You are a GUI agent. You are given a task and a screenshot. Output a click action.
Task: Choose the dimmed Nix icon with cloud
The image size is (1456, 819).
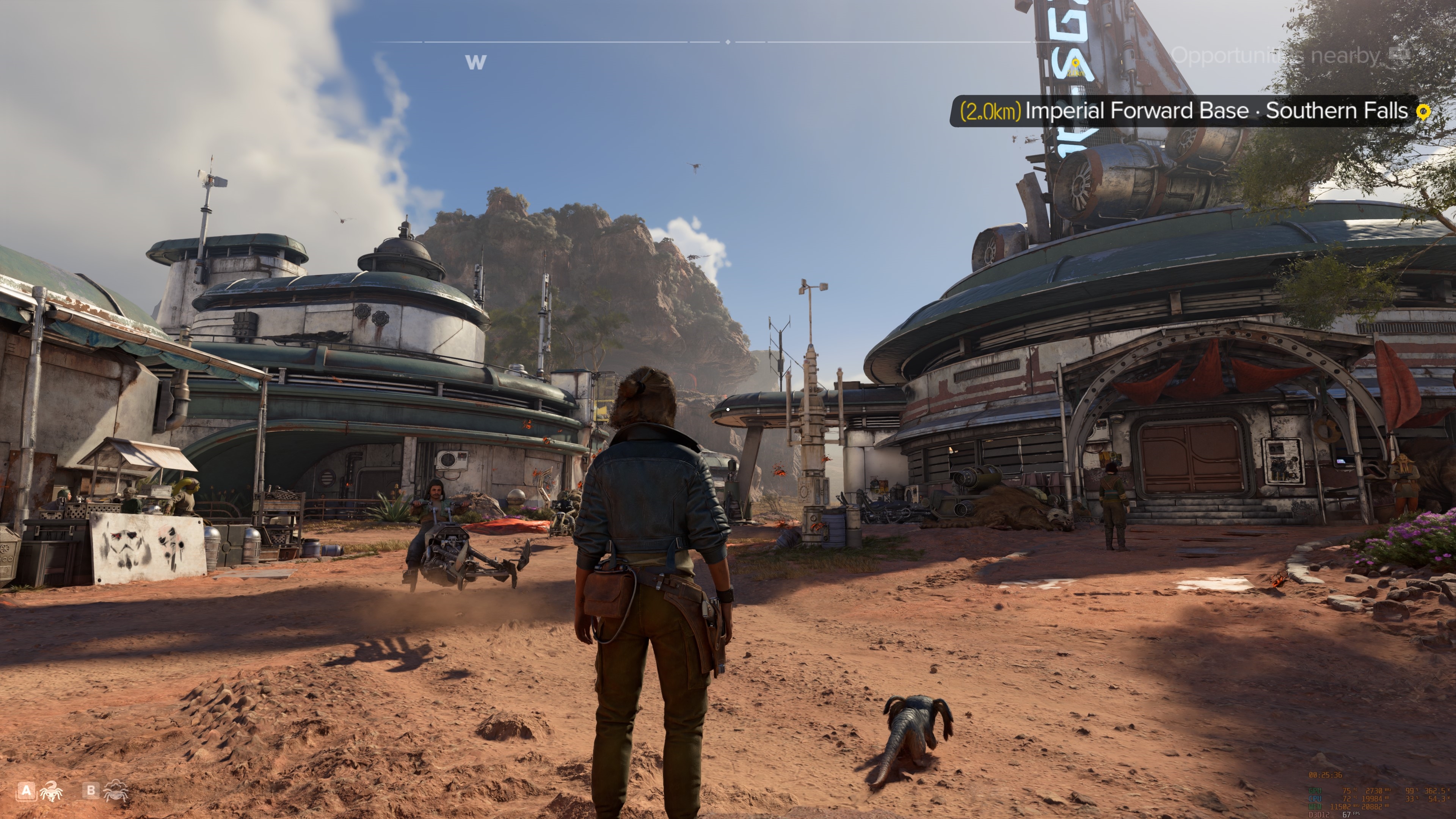pos(116,791)
